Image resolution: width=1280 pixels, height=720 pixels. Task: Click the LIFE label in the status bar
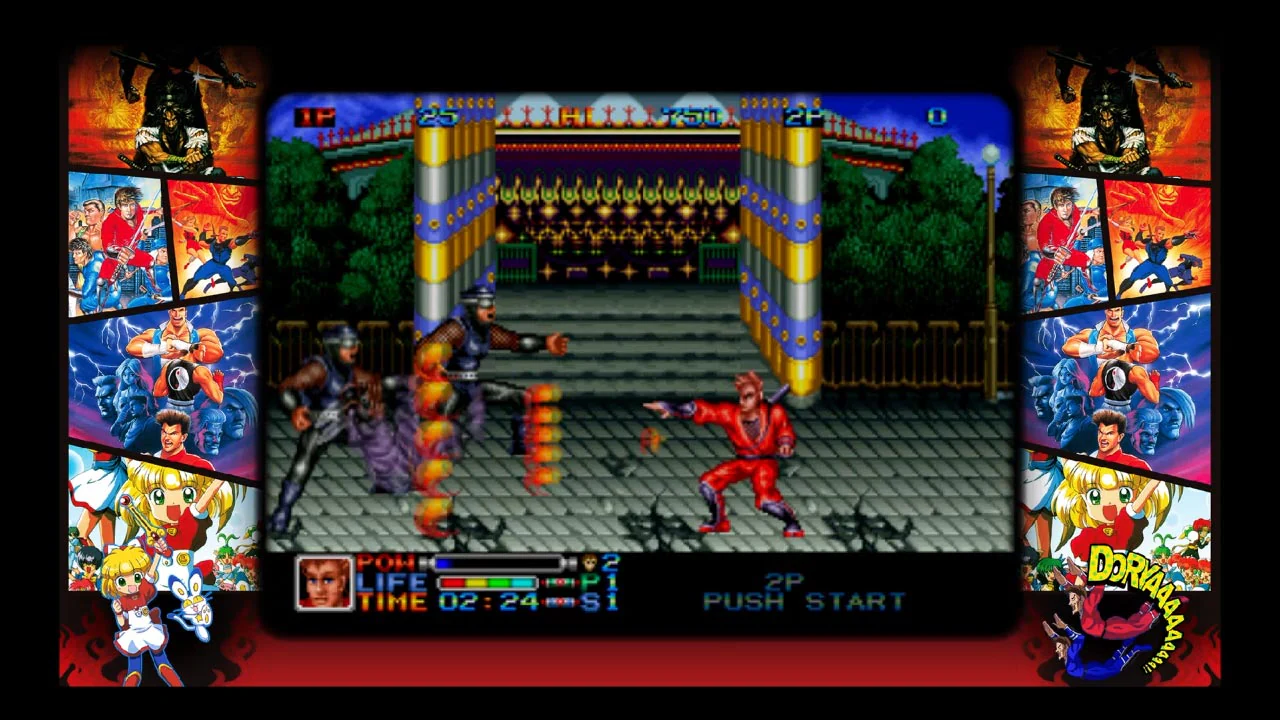390,580
